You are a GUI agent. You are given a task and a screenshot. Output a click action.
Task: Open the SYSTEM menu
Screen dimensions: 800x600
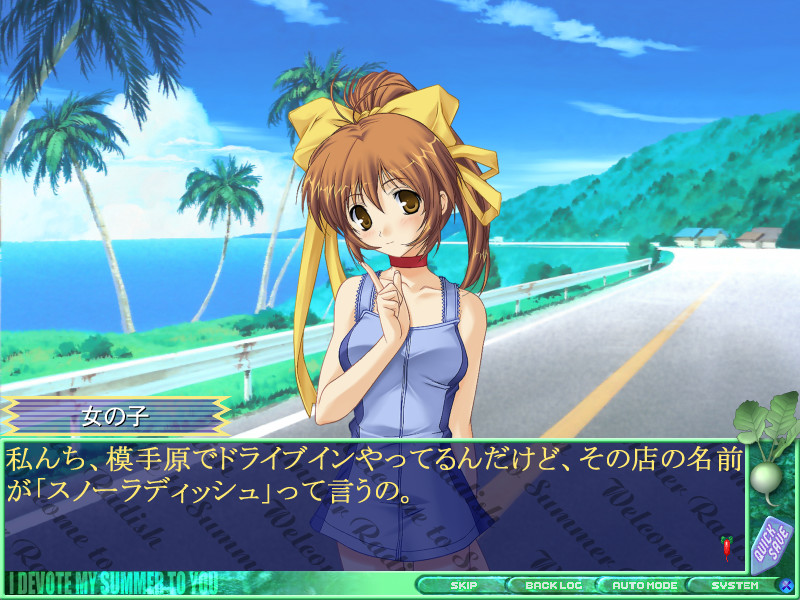[735, 585]
